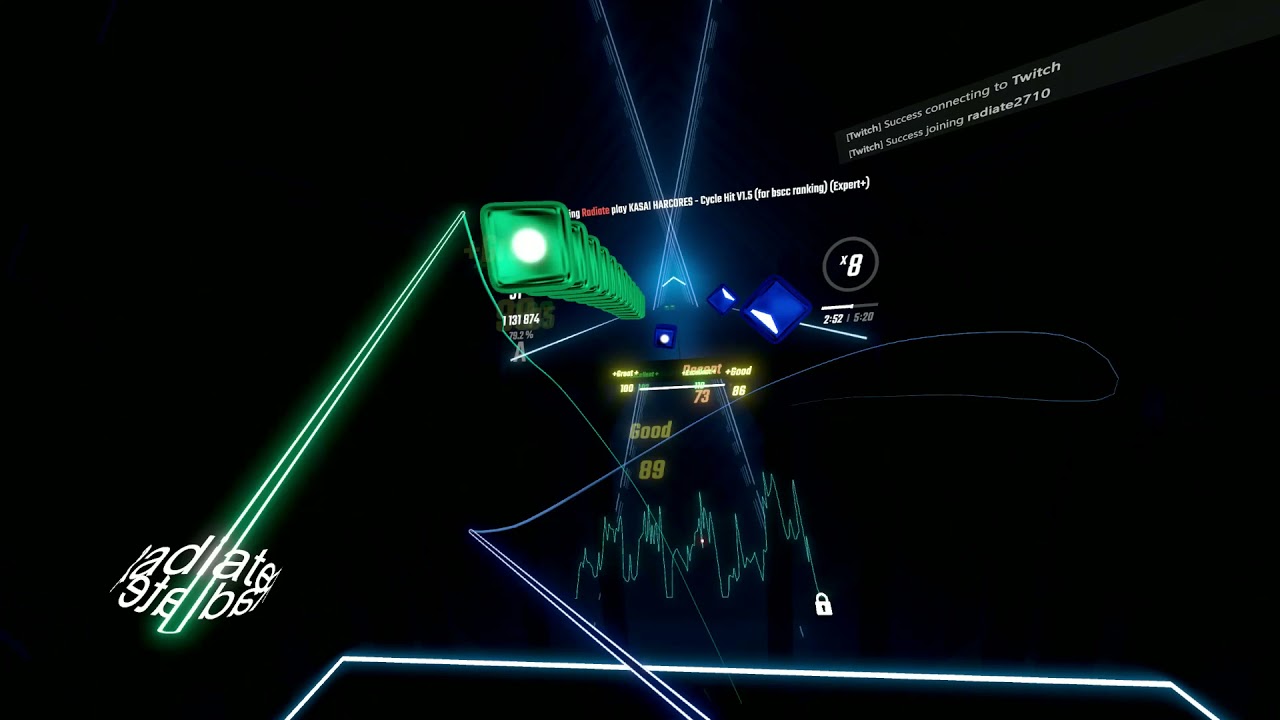This screenshot has height=720, width=1280.
Task: Click the rank letter A indicator
Action: coord(519,351)
